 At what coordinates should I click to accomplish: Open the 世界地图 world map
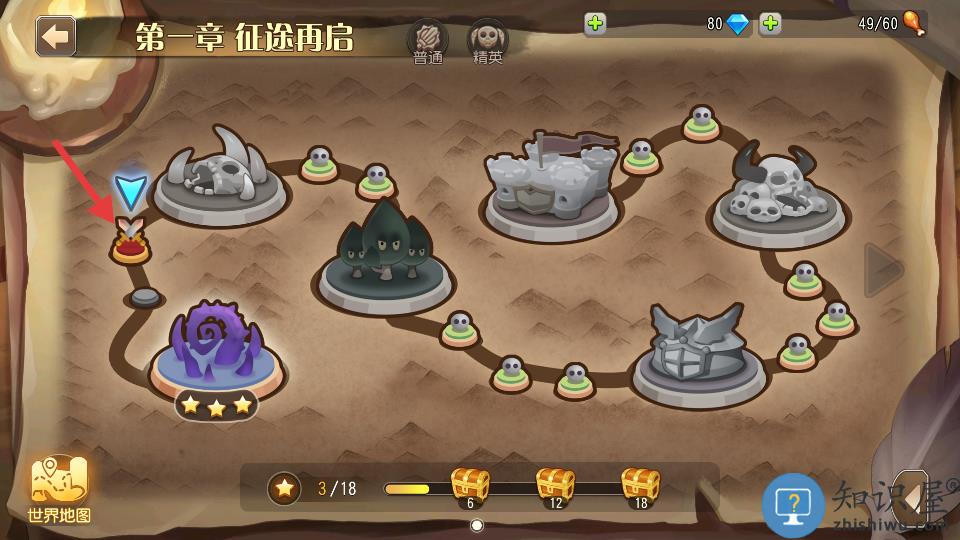pyautogui.click(x=60, y=489)
